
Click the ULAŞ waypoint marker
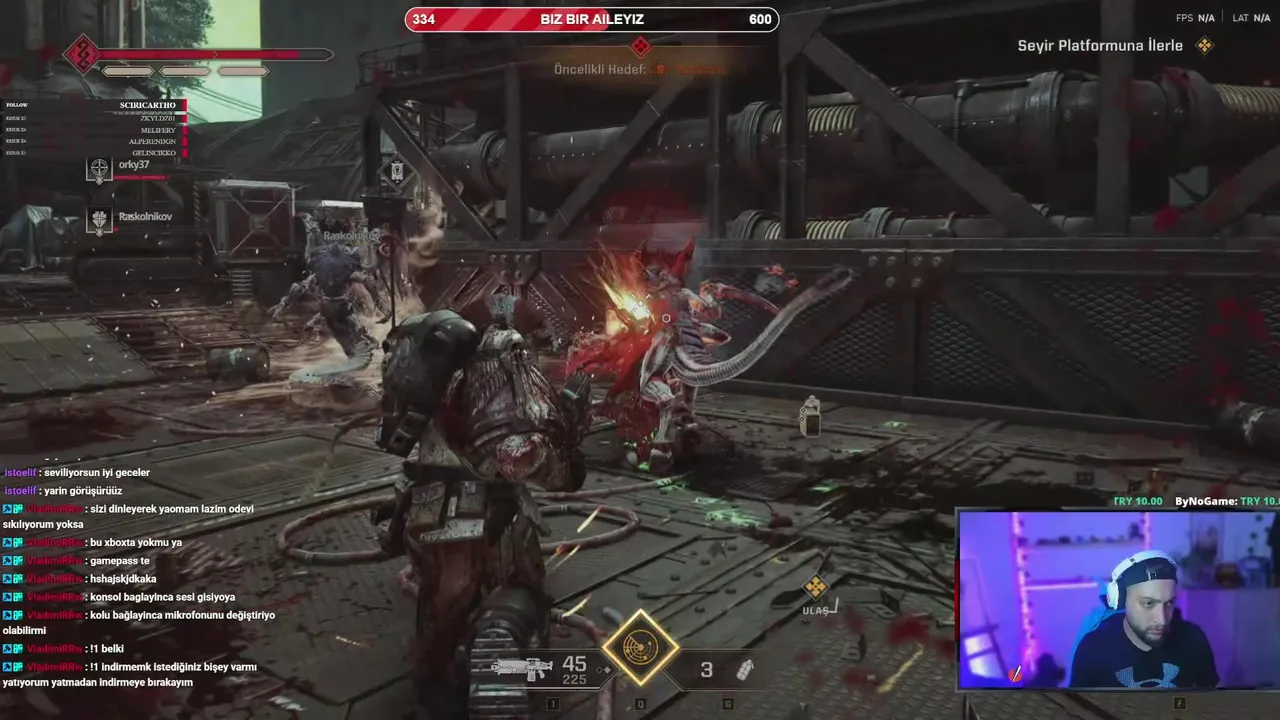(816, 587)
